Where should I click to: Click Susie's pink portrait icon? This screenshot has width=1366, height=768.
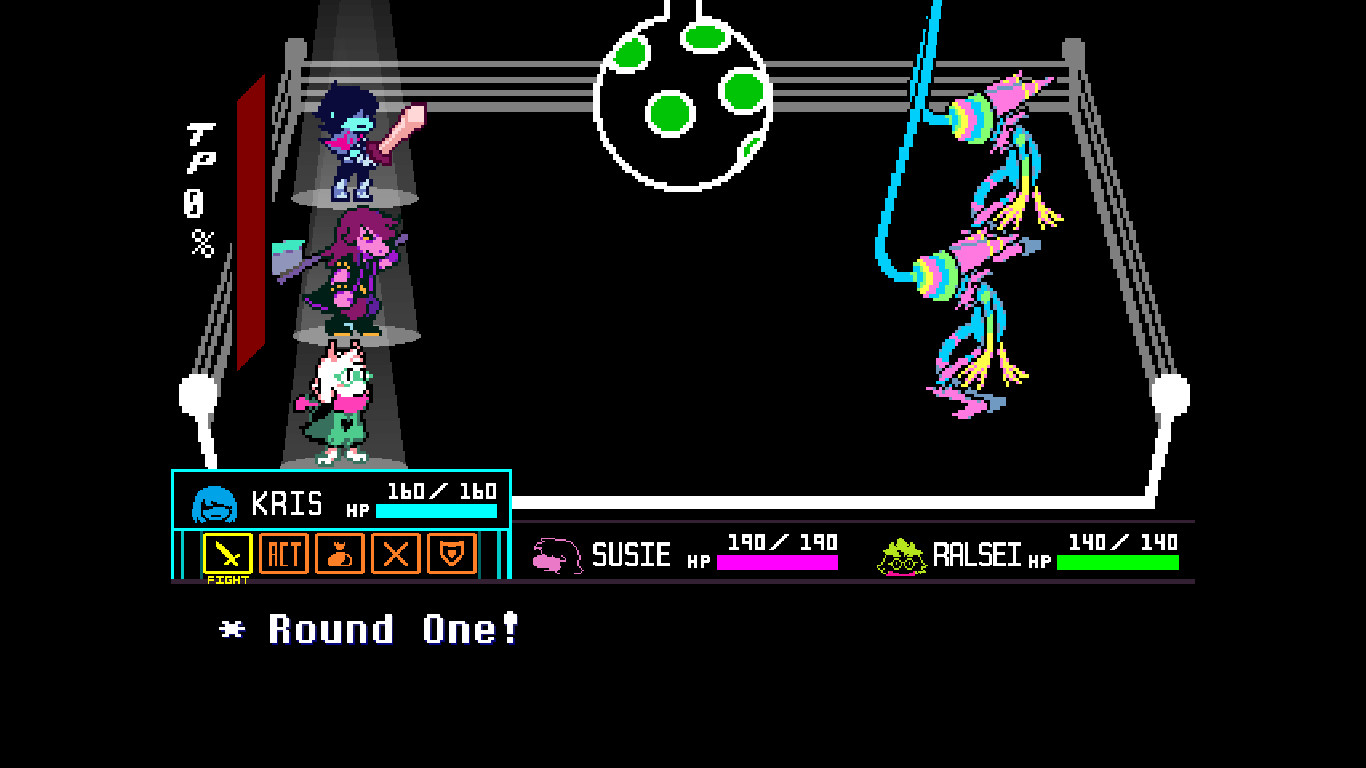(x=558, y=557)
